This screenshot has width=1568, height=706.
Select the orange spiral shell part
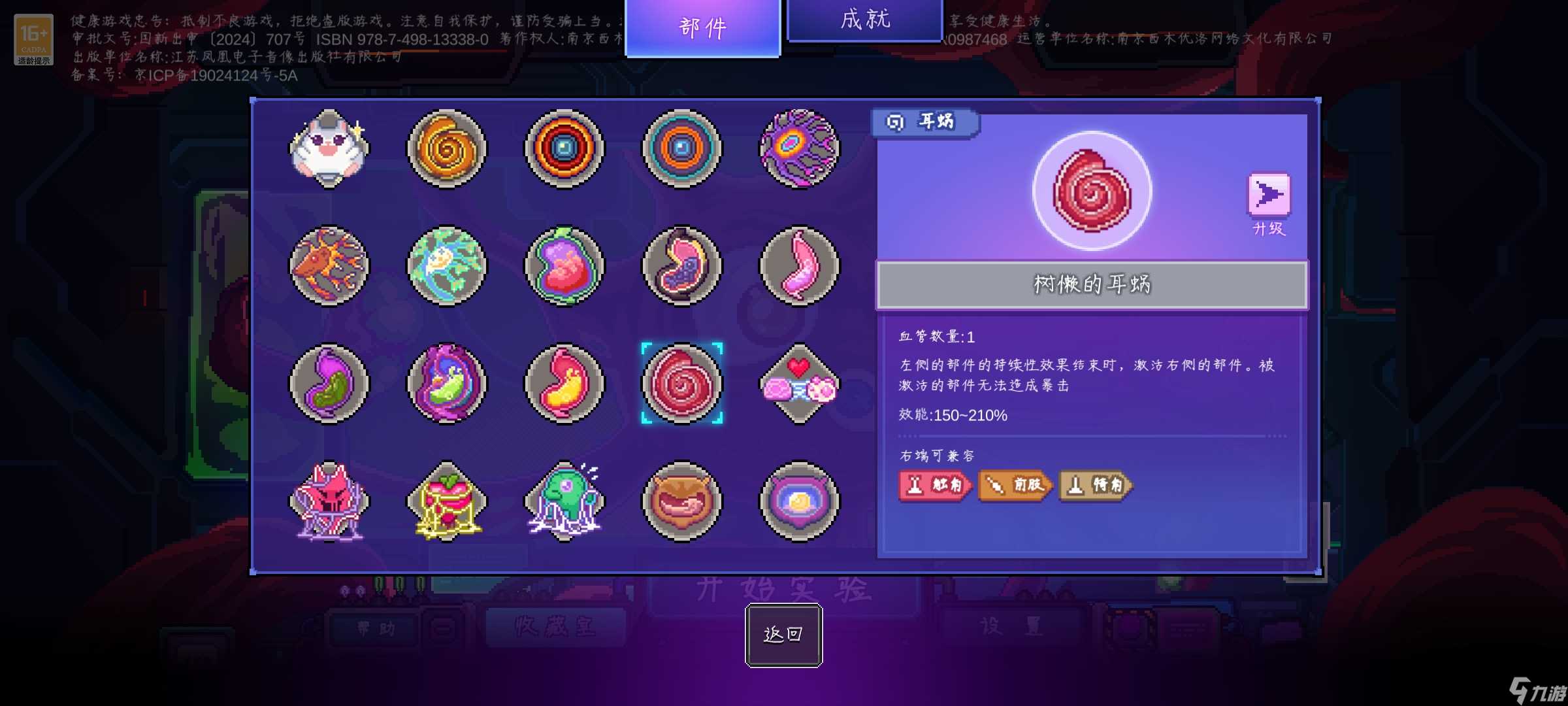(x=447, y=149)
